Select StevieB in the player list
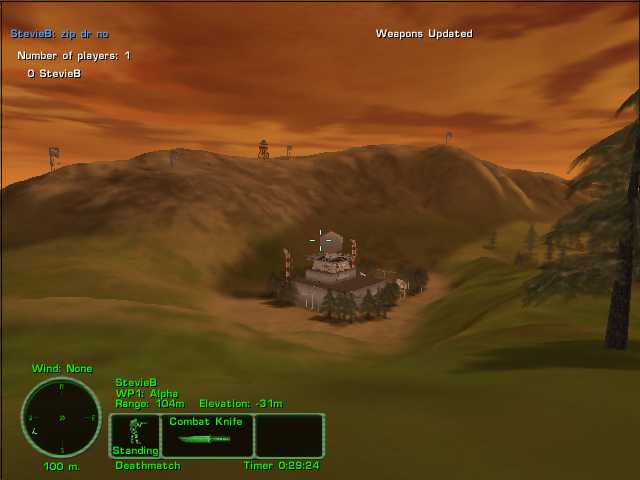Image resolution: width=640 pixels, height=480 pixels. click(60, 73)
